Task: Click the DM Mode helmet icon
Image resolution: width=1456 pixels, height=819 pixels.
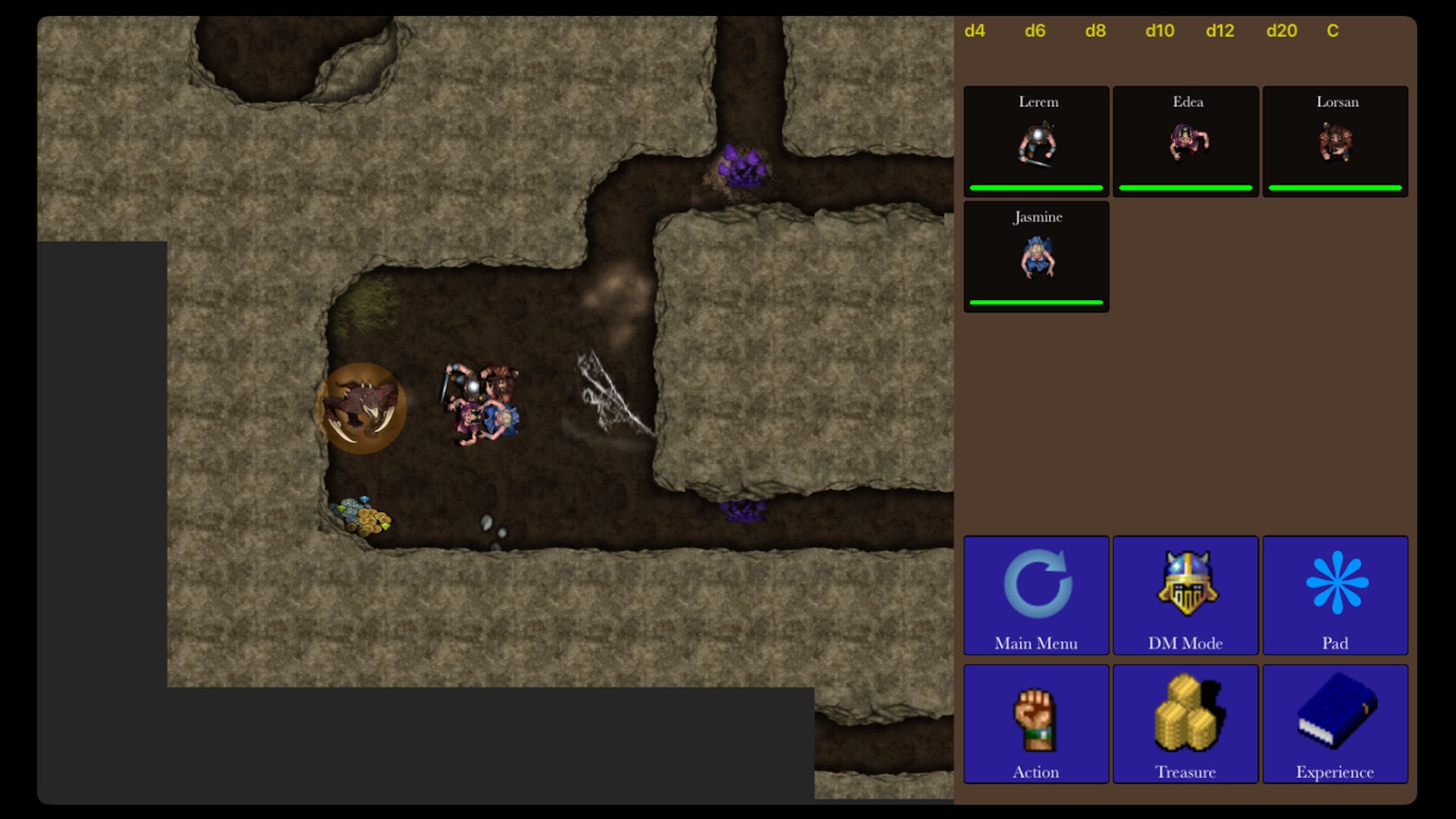Action: 1185,584
